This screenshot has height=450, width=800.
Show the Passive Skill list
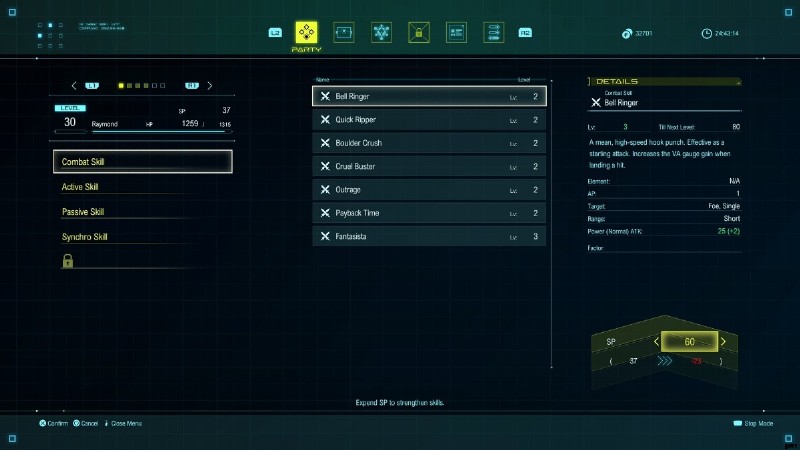pos(143,212)
